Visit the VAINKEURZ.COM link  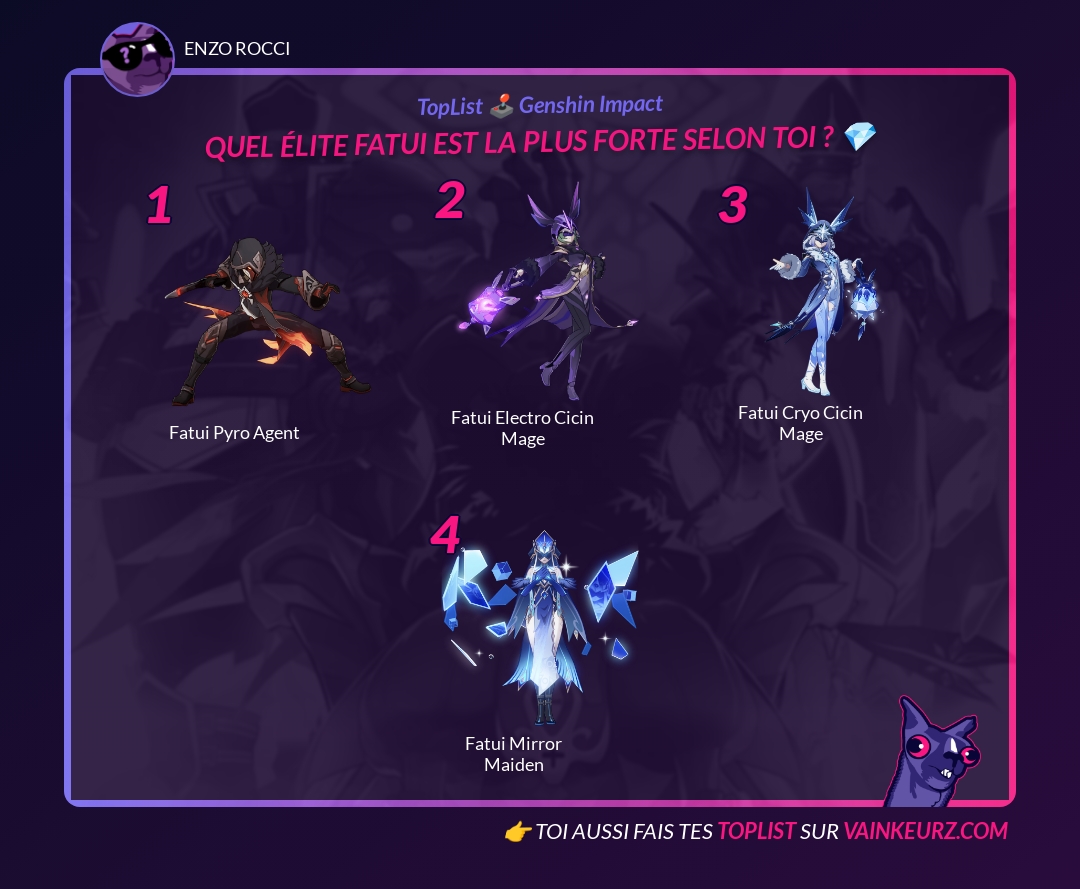(925, 831)
